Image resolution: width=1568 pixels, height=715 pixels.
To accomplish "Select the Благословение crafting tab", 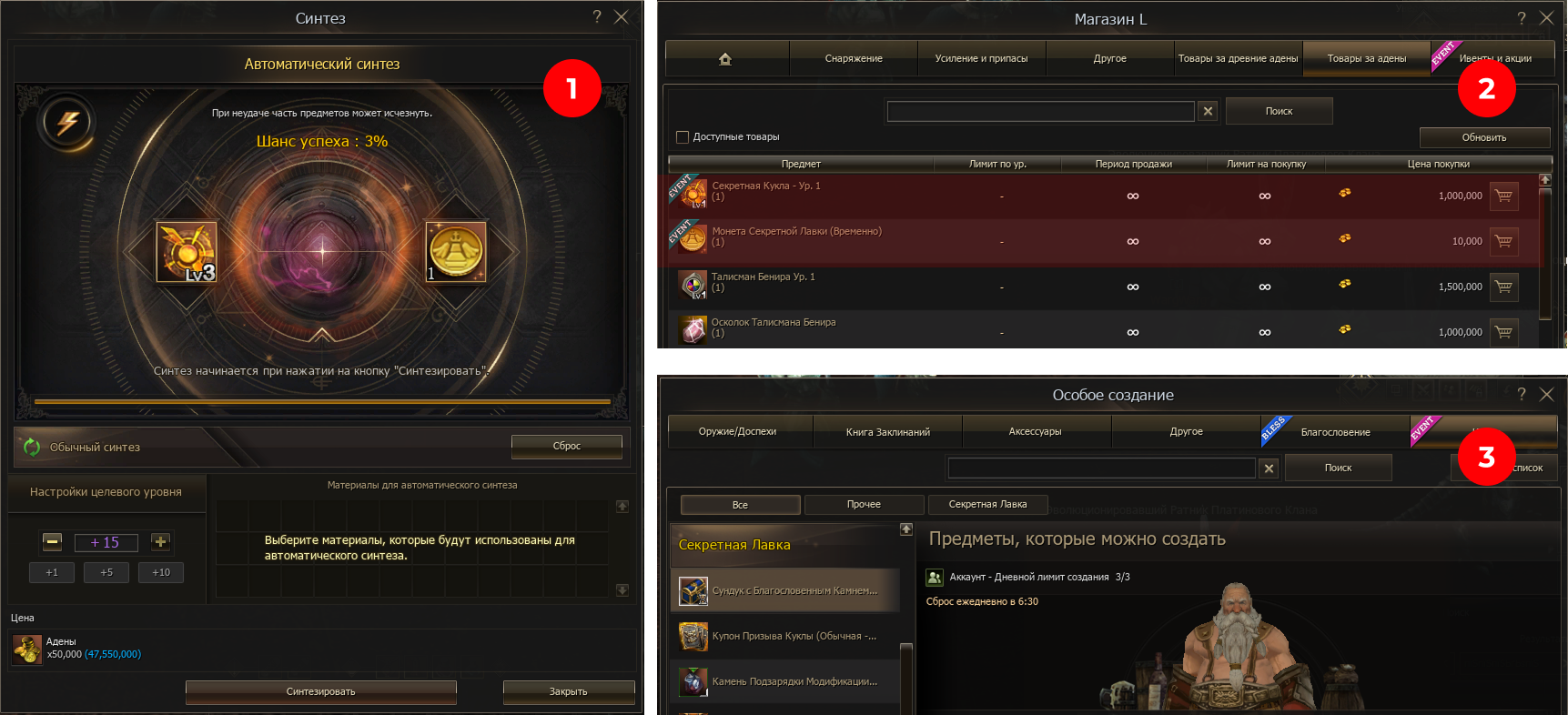I will pos(1334,432).
